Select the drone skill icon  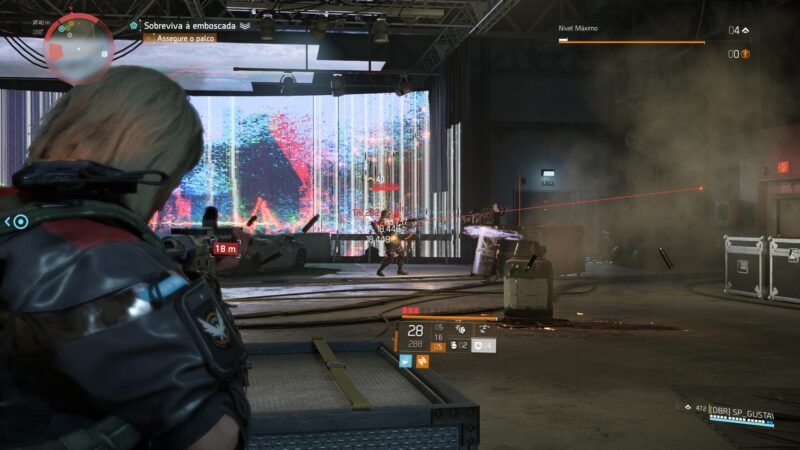(482, 327)
